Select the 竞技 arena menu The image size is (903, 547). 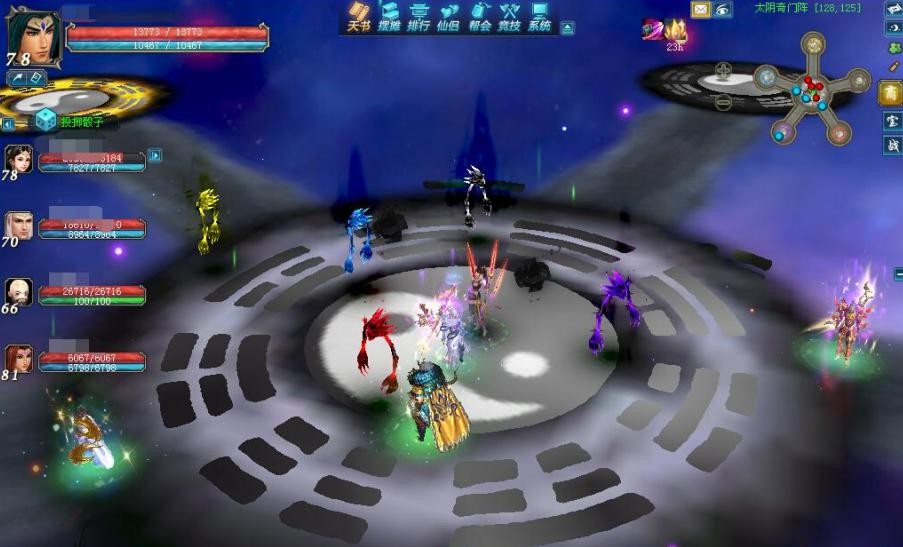point(510,17)
